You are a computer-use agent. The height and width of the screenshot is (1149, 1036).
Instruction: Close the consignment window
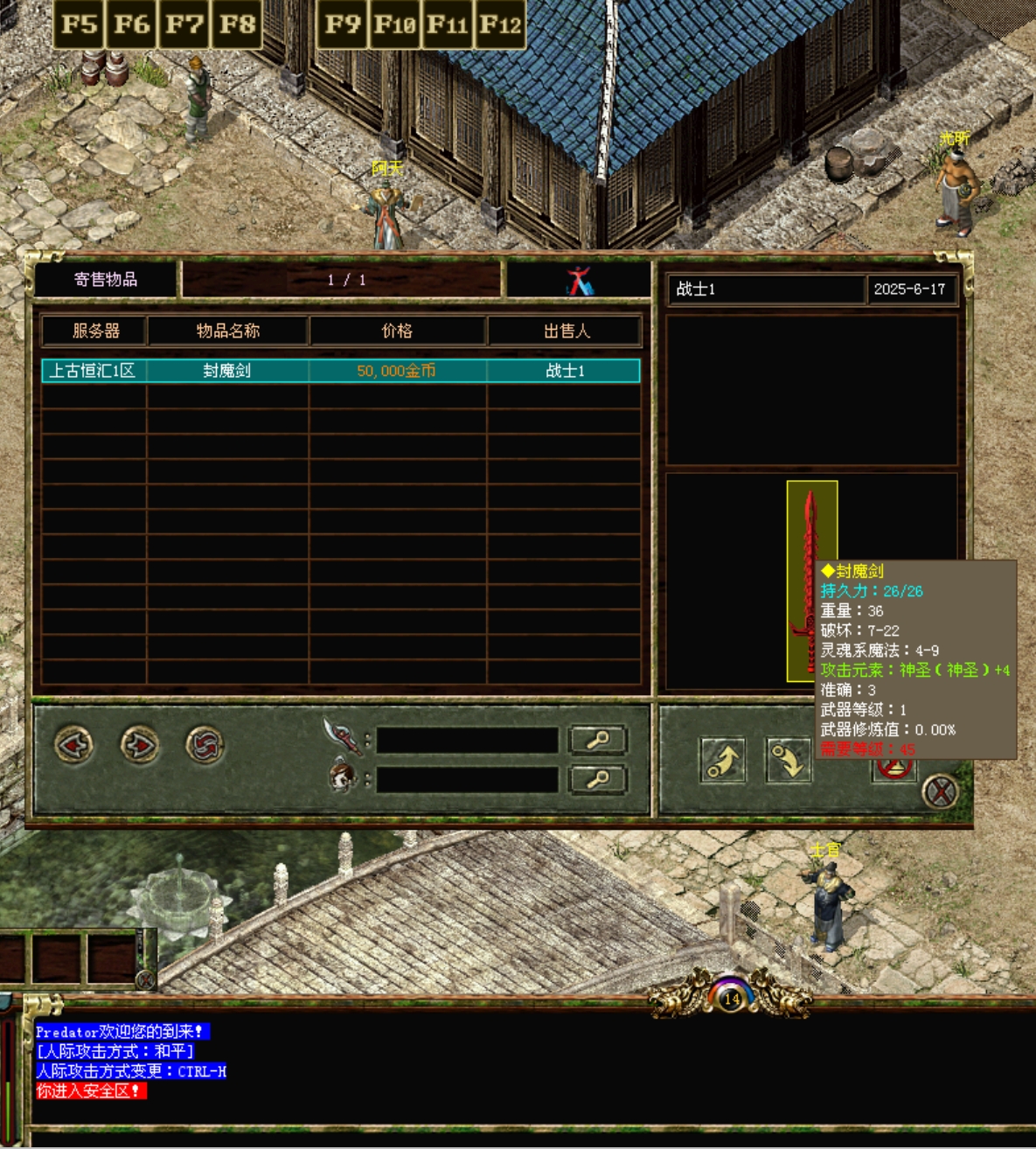tap(941, 792)
